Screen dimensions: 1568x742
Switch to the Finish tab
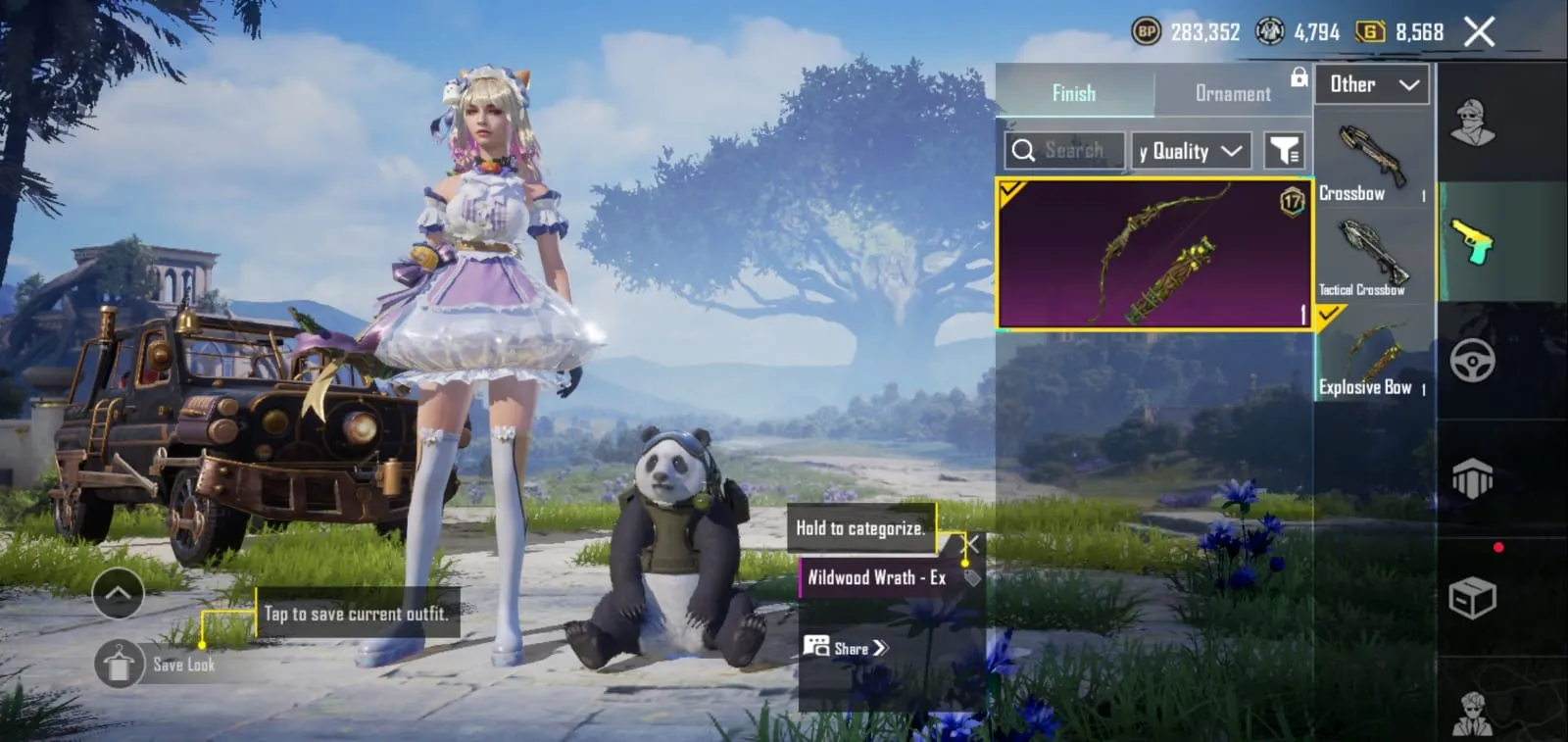[x=1074, y=93]
